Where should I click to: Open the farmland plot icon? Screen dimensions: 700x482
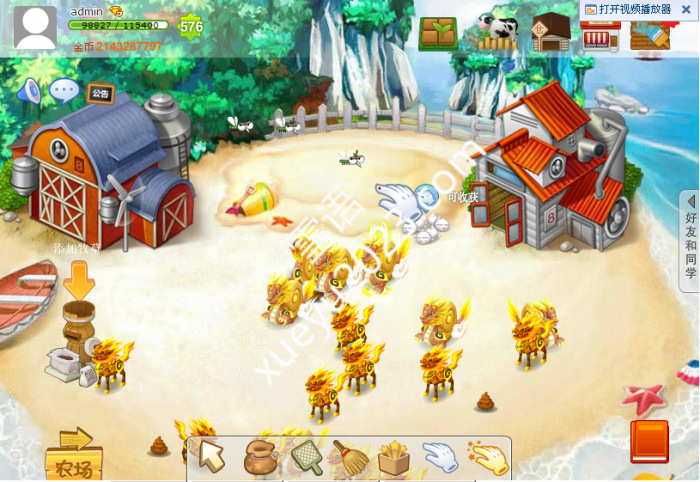click(x=438, y=33)
